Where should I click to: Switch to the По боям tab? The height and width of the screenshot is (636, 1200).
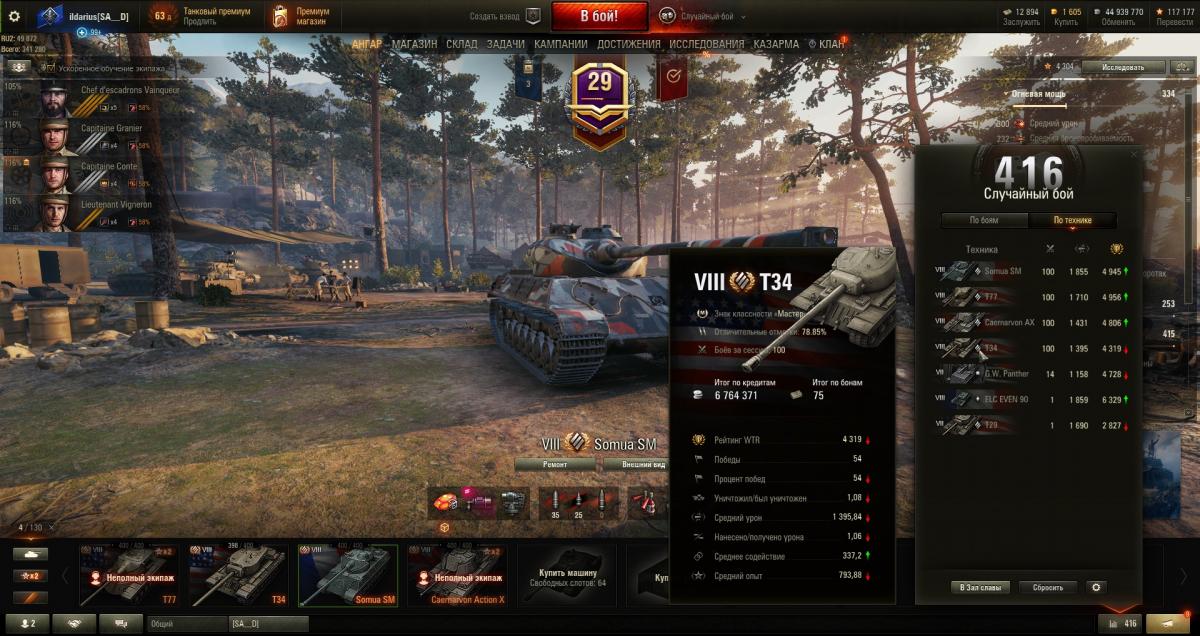(x=984, y=220)
